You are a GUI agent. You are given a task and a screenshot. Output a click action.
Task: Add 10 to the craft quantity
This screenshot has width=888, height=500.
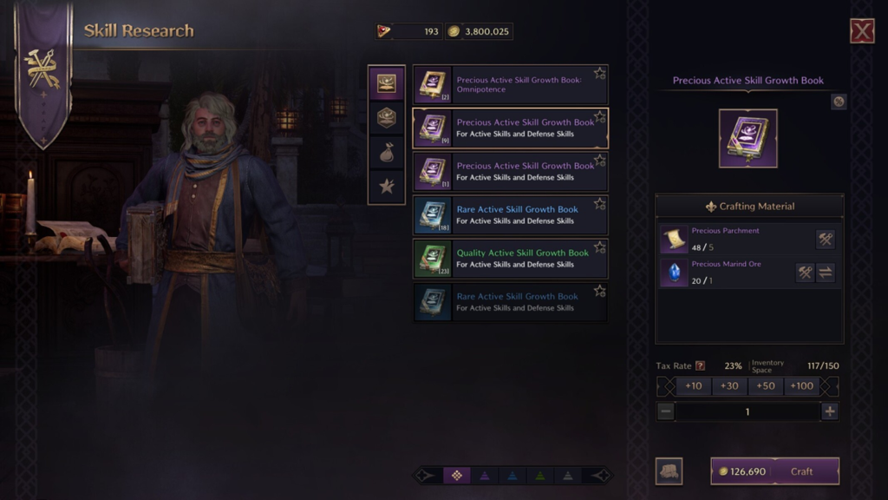tap(693, 386)
